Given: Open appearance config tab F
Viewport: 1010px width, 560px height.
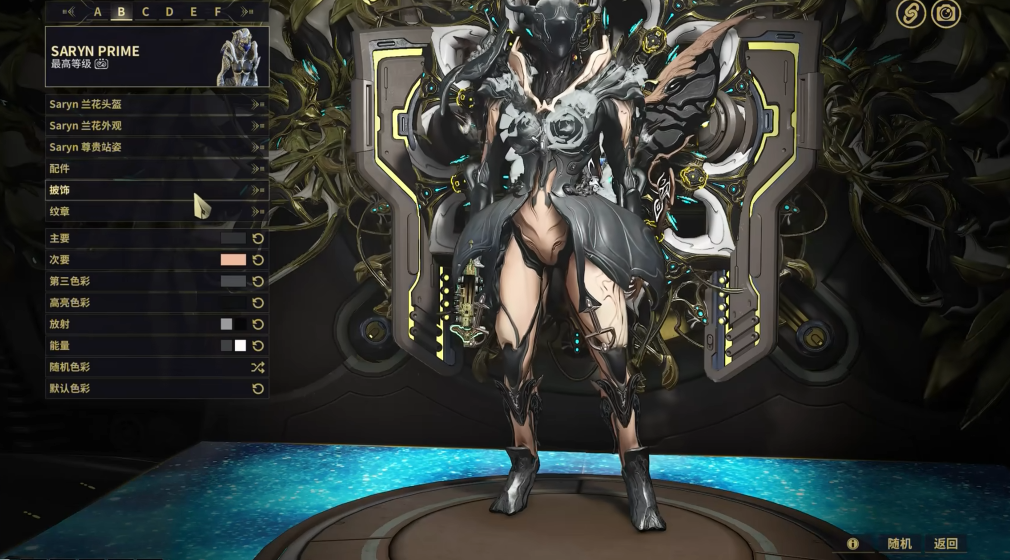Looking at the screenshot, I should [218, 12].
